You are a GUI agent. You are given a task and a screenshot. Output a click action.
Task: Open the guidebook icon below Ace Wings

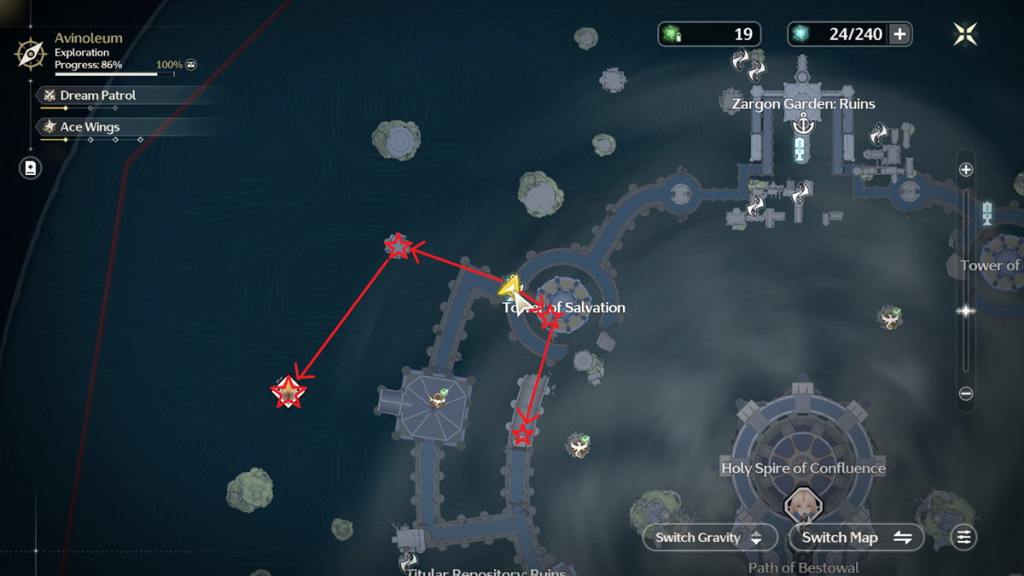click(x=30, y=167)
